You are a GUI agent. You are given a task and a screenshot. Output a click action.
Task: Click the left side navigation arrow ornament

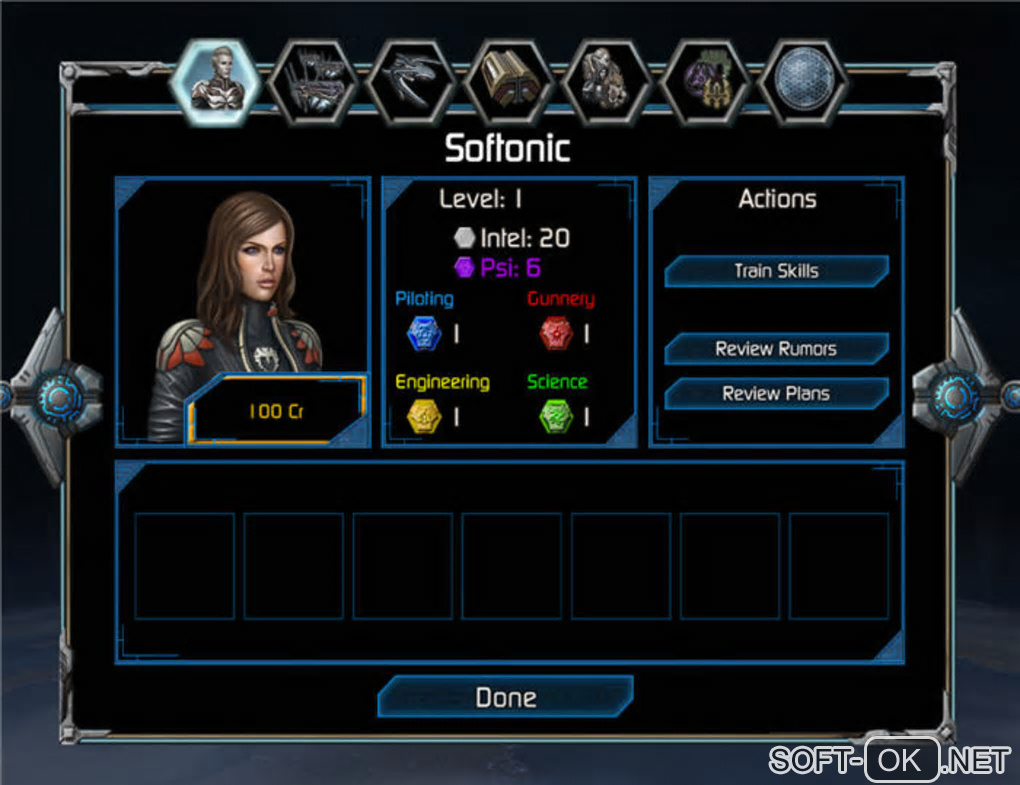[x=55, y=397]
